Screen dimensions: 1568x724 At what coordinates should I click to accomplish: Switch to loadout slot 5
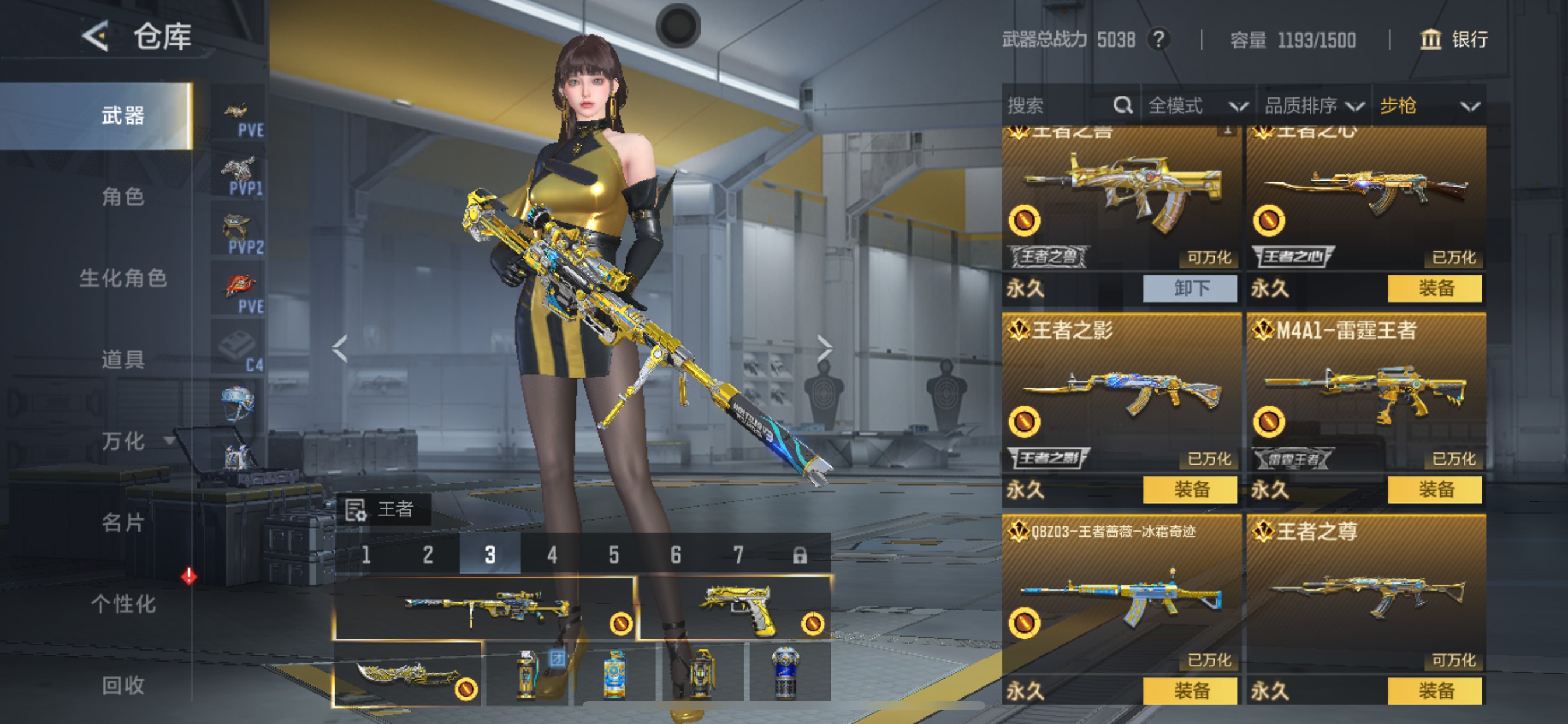click(x=614, y=555)
